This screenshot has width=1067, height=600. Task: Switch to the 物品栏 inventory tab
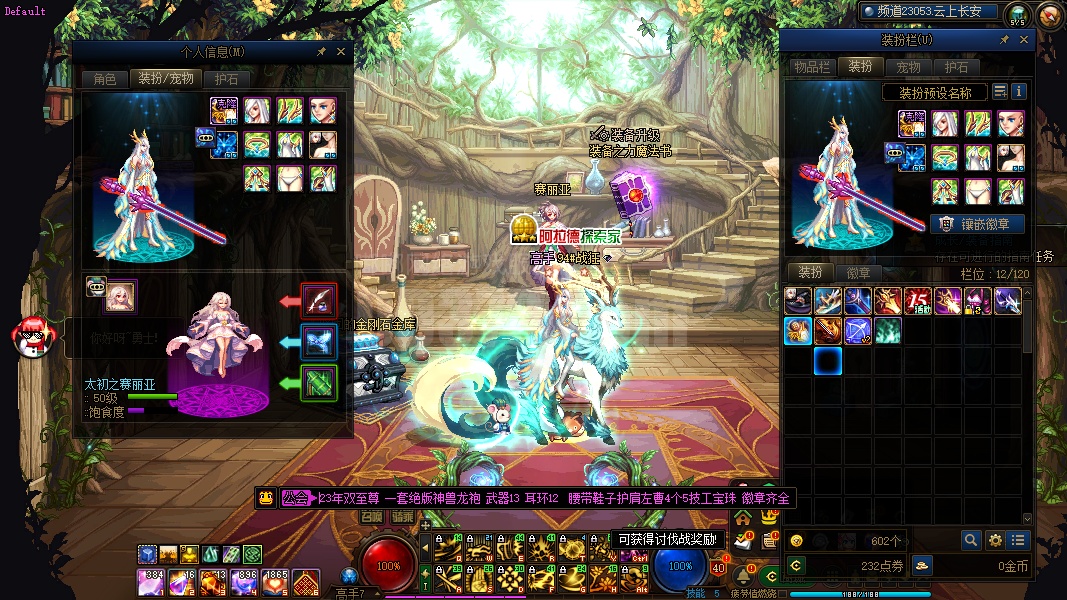pos(811,67)
